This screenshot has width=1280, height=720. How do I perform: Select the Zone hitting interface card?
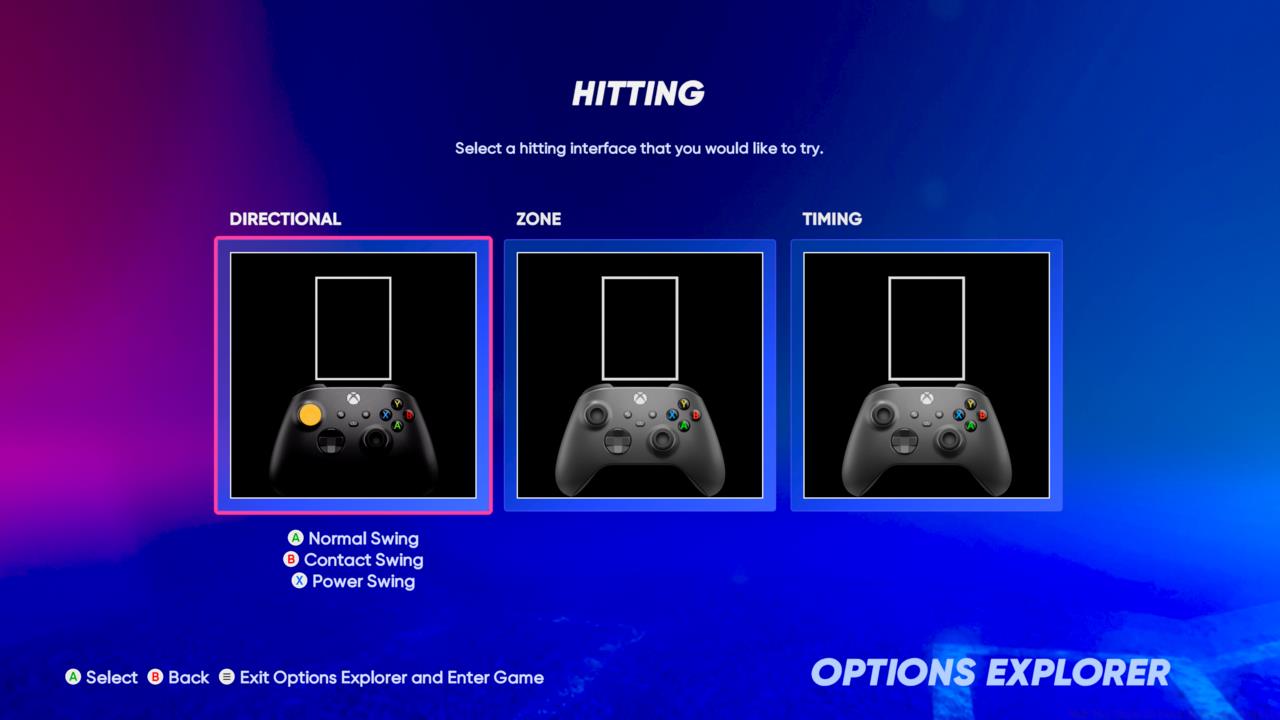pos(639,375)
